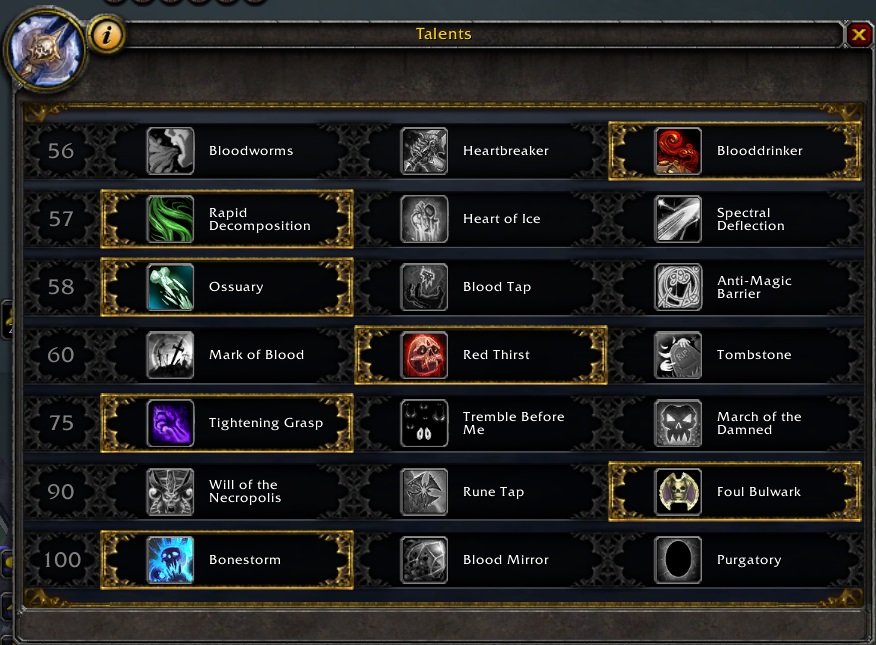Choose March of the Damned talent
Image resolution: width=876 pixels, height=645 pixels.
(x=735, y=423)
